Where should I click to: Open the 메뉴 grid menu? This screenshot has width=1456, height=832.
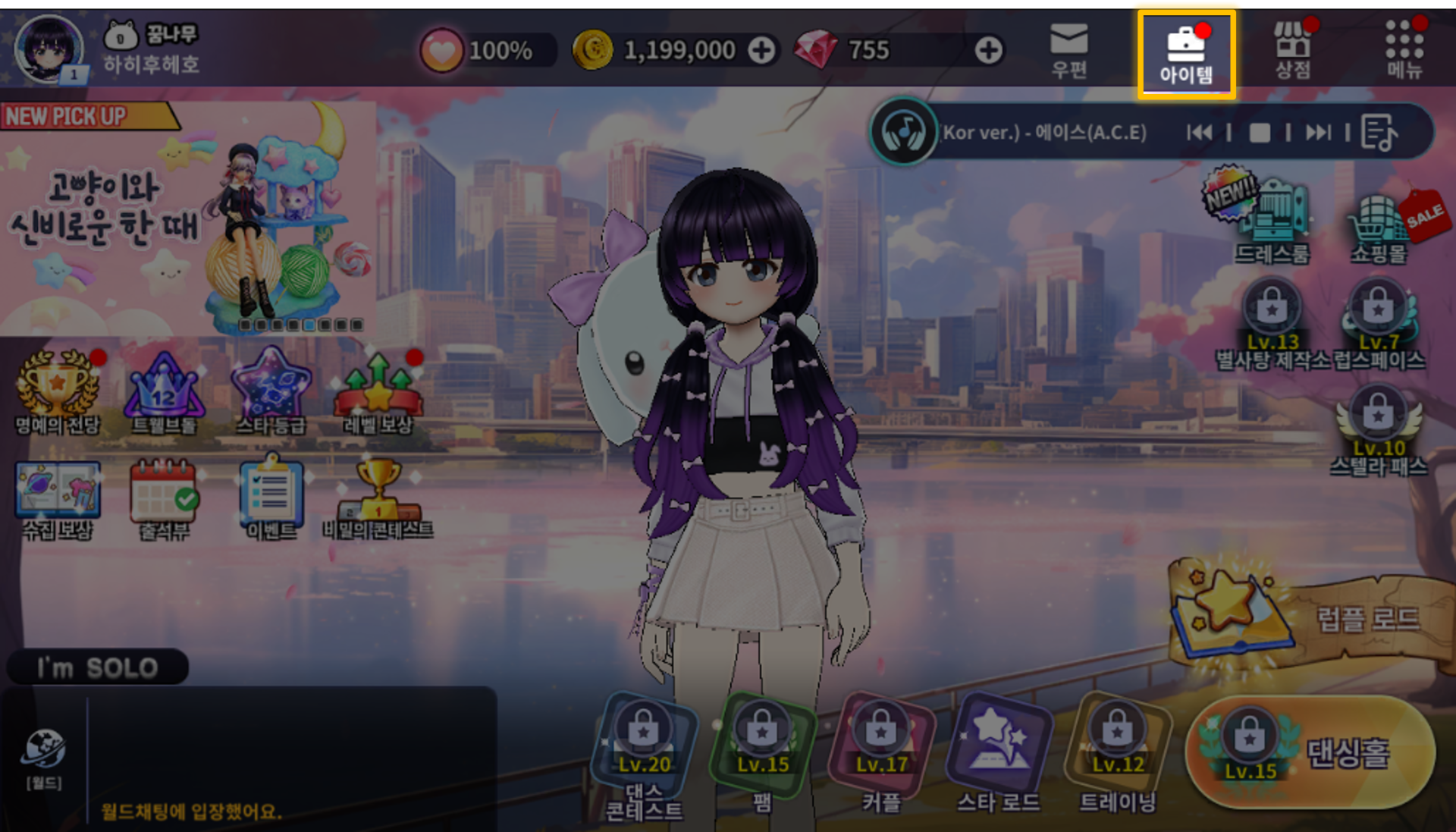tap(1404, 50)
